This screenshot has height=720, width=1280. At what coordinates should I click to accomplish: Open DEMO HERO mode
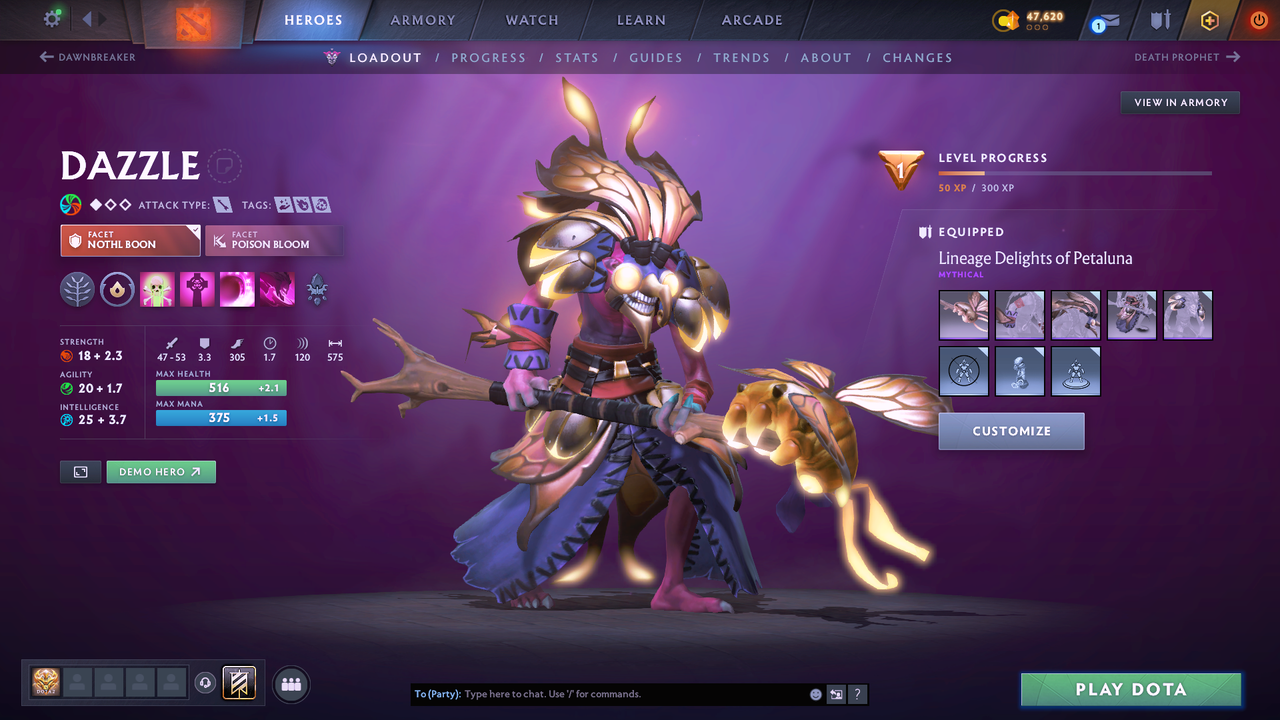[161, 471]
